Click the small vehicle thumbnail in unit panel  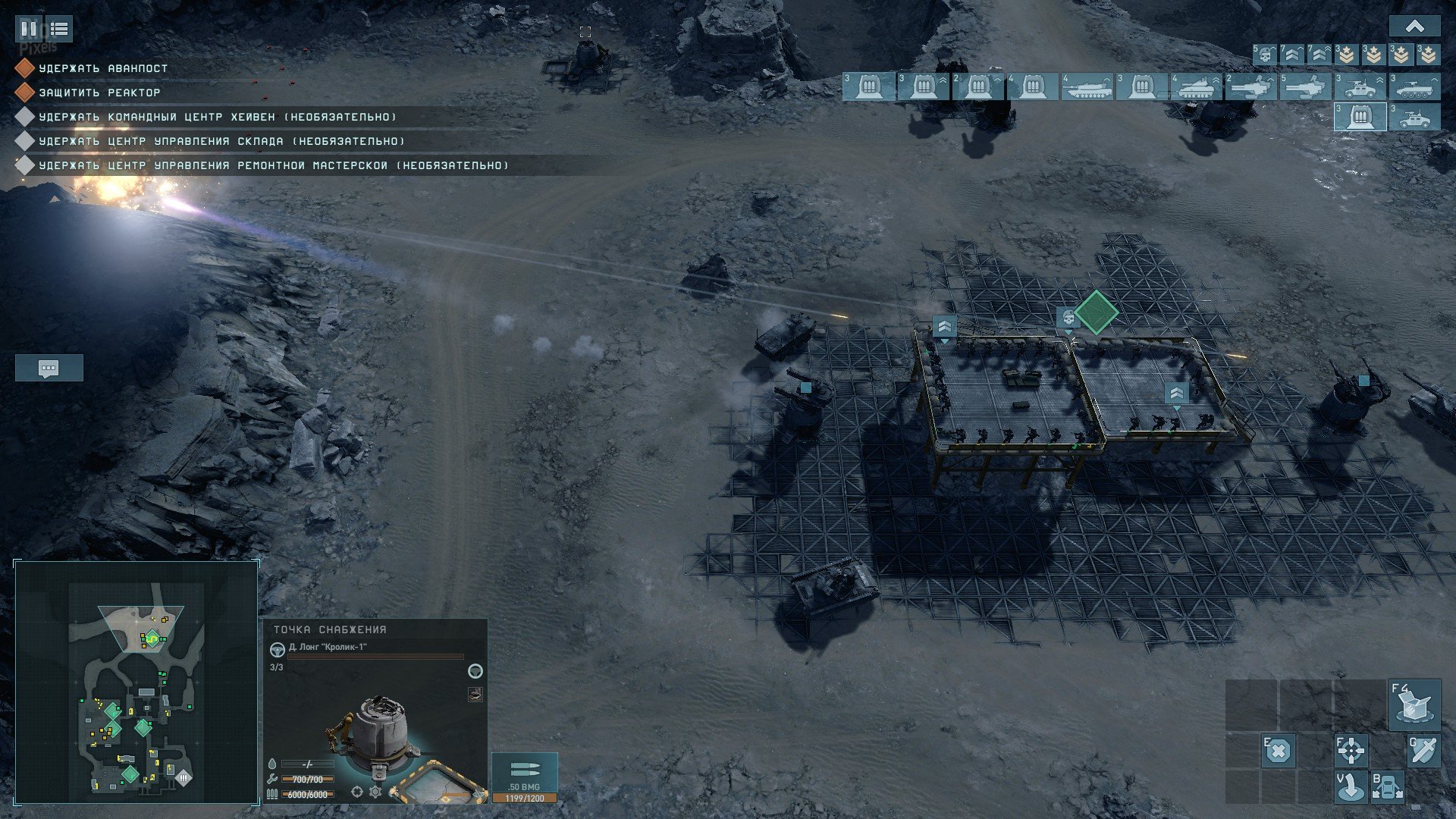tap(475, 694)
